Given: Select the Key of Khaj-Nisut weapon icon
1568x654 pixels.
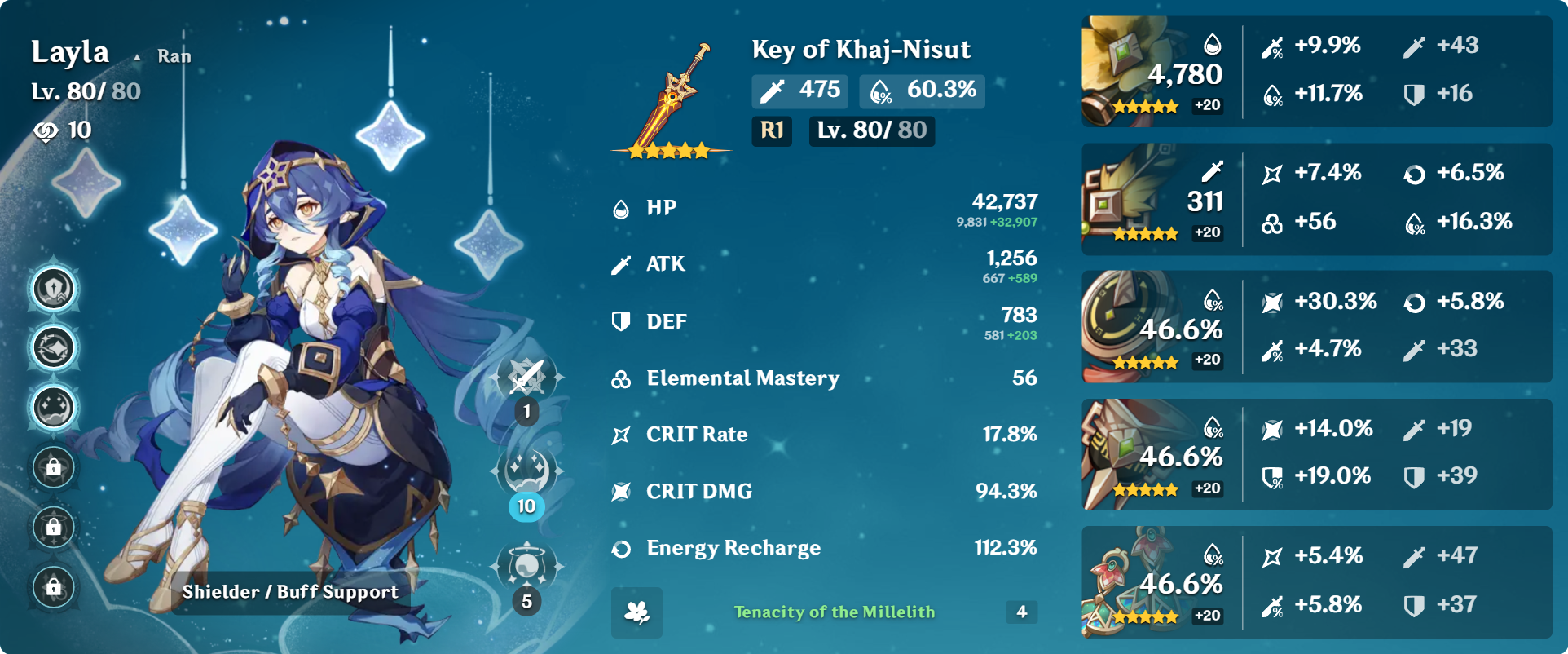Looking at the screenshot, I should pyautogui.click(x=672, y=98).
